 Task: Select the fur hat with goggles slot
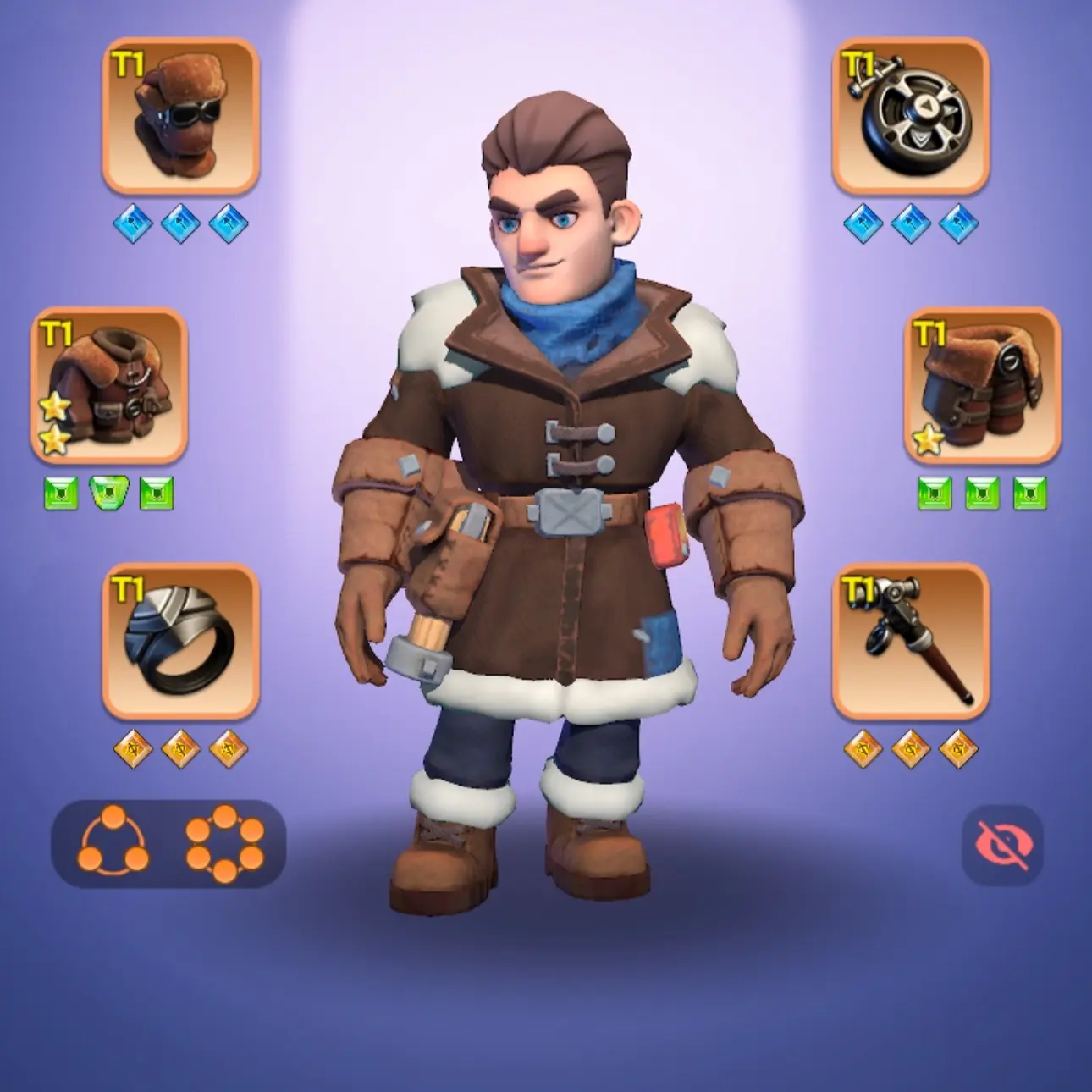(x=180, y=116)
